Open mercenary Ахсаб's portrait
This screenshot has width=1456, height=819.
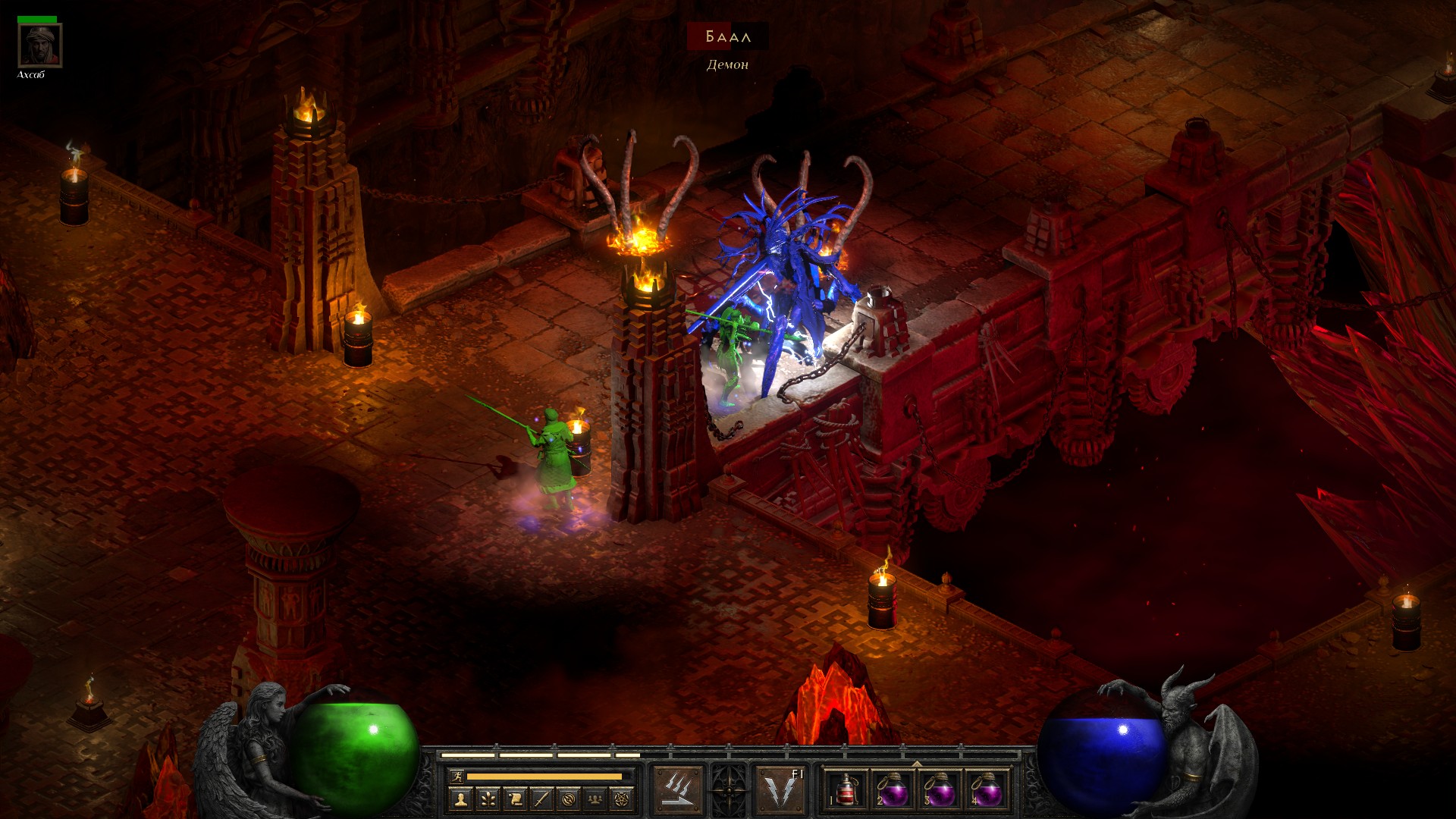(x=39, y=45)
